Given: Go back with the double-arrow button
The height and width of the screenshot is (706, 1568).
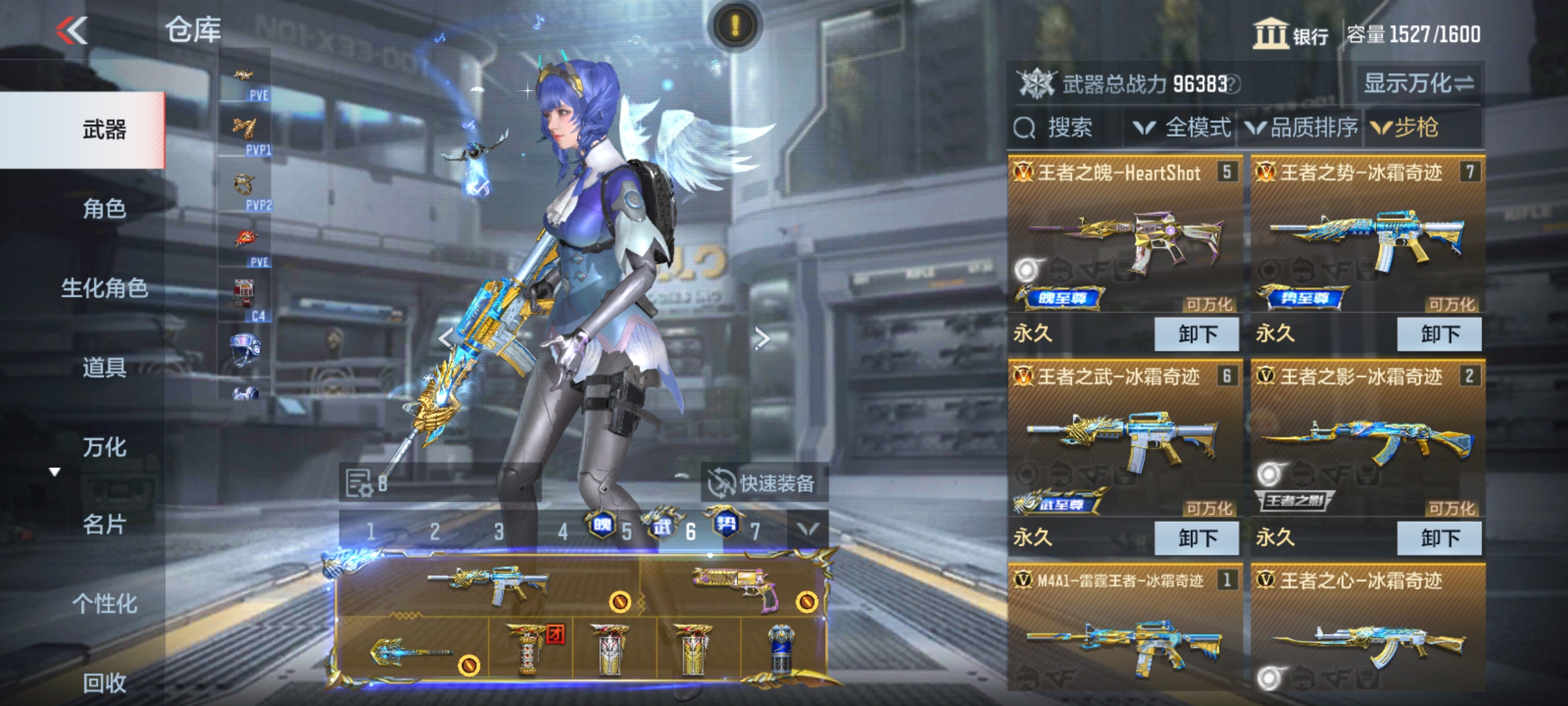Looking at the screenshot, I should 72,30.
